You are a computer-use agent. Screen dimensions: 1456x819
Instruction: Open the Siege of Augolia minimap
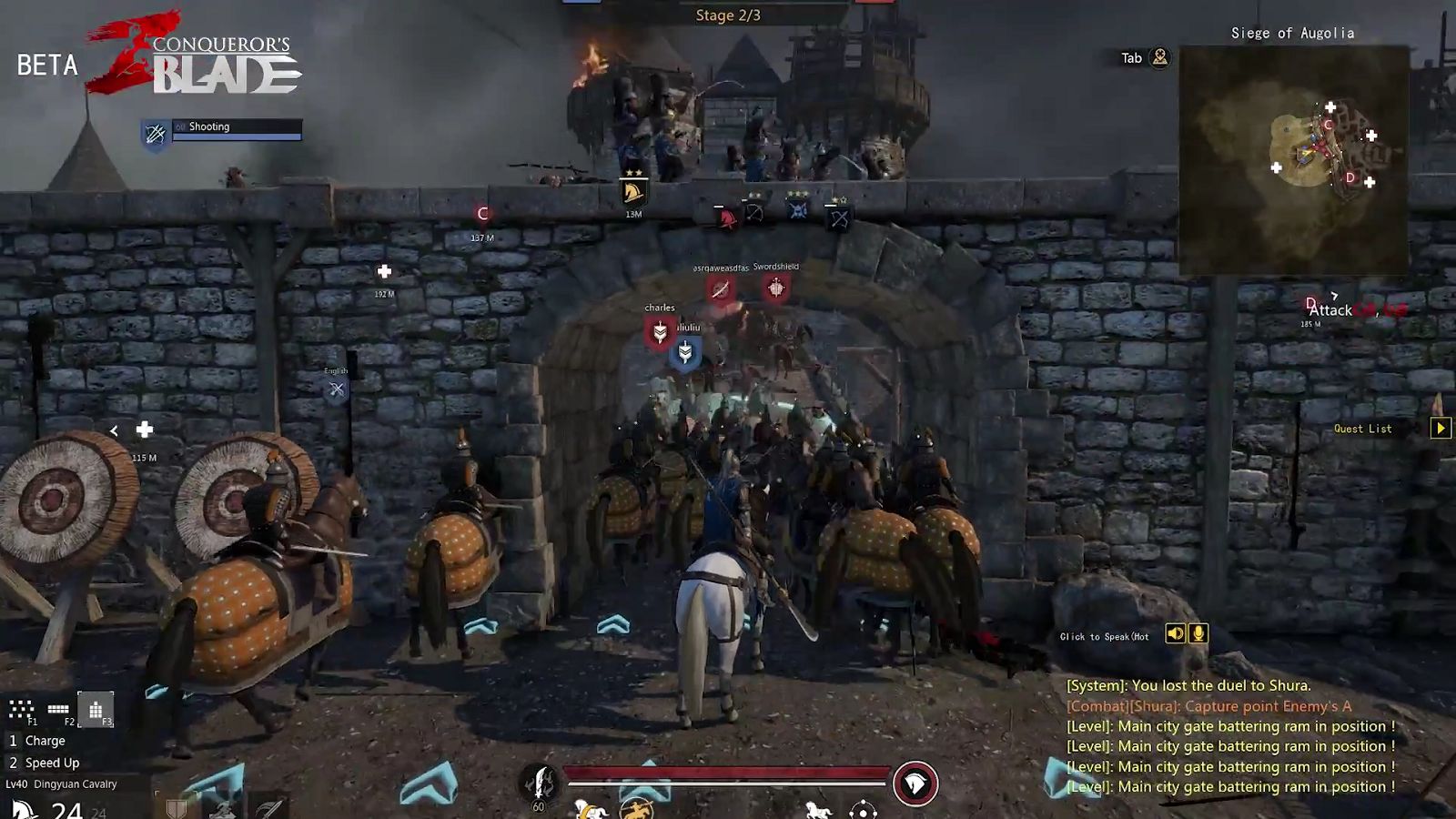[x=1293, y=160]
